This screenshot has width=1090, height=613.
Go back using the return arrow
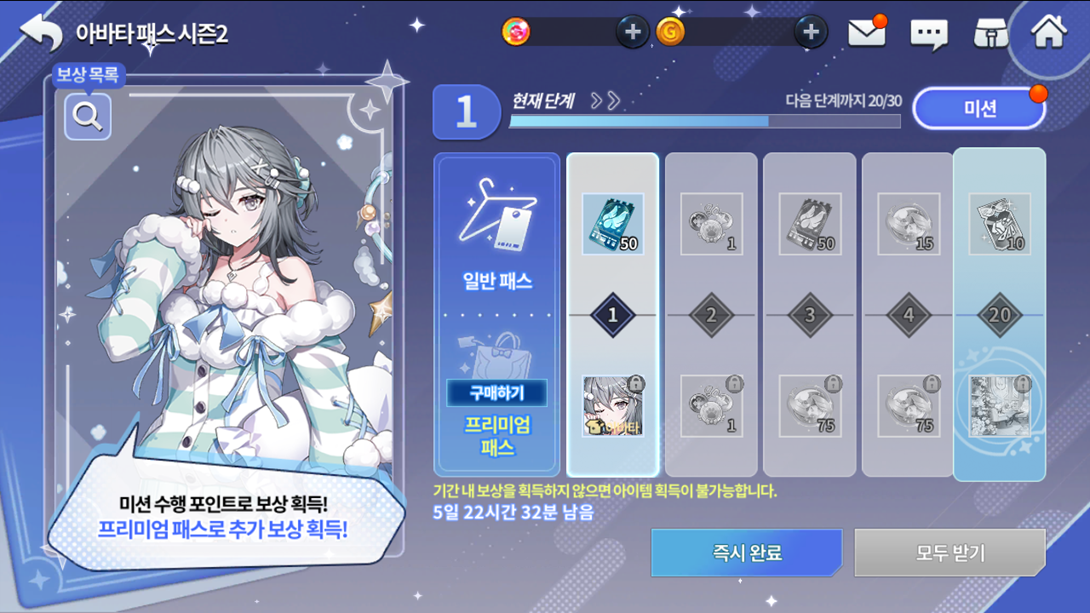tap(41, 33)
